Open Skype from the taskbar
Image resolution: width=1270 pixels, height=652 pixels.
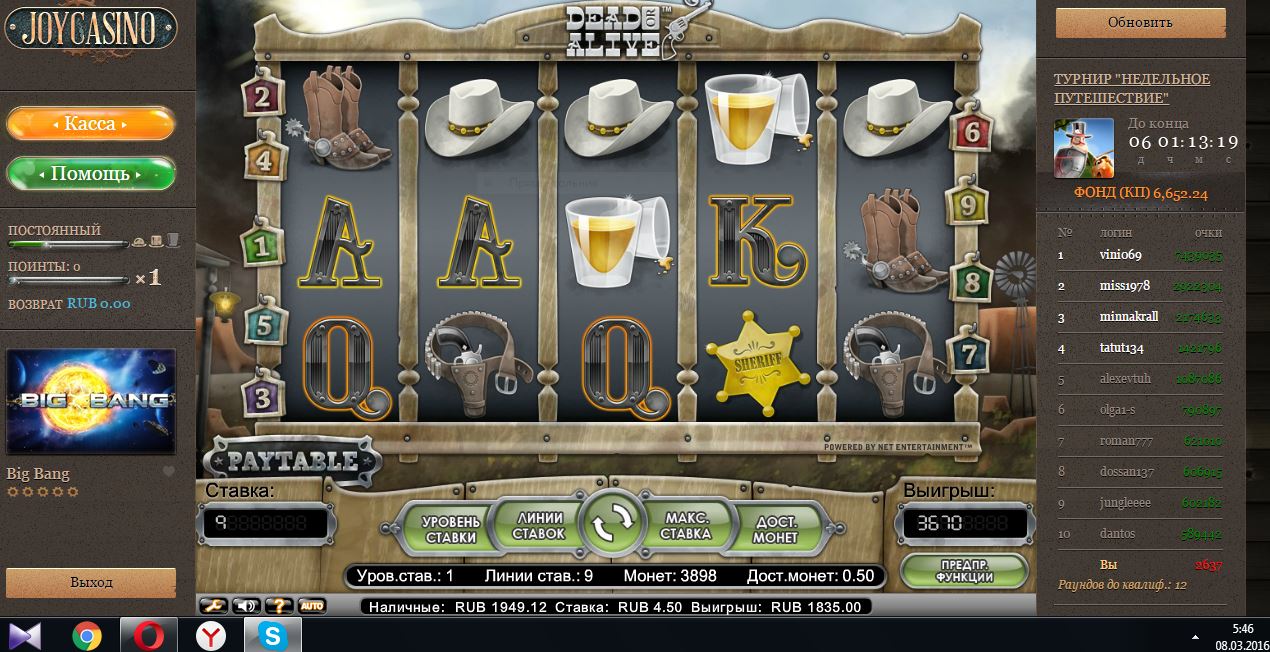click(271, 635)
